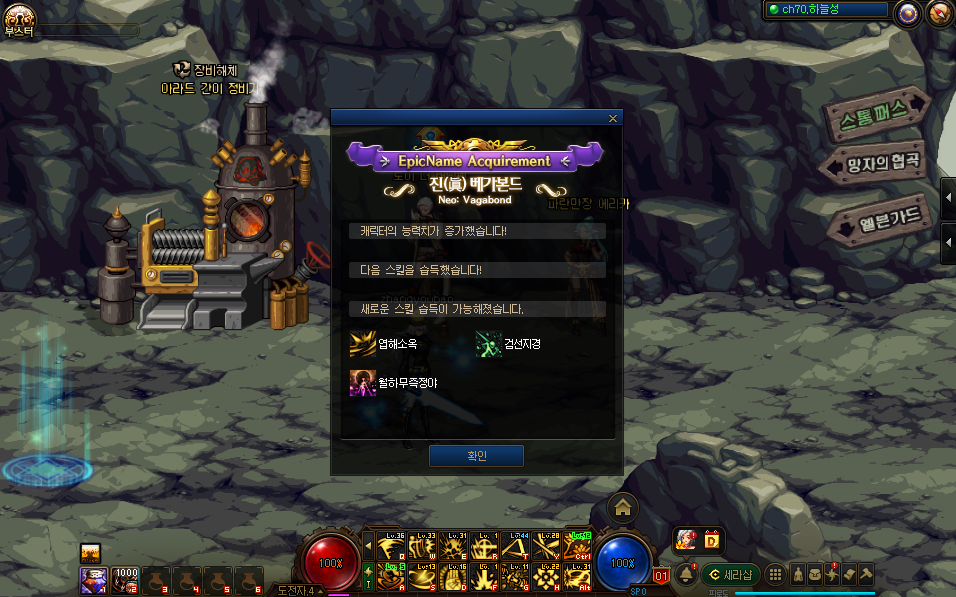Expand the upper right side panel arrow

(947, 195)
